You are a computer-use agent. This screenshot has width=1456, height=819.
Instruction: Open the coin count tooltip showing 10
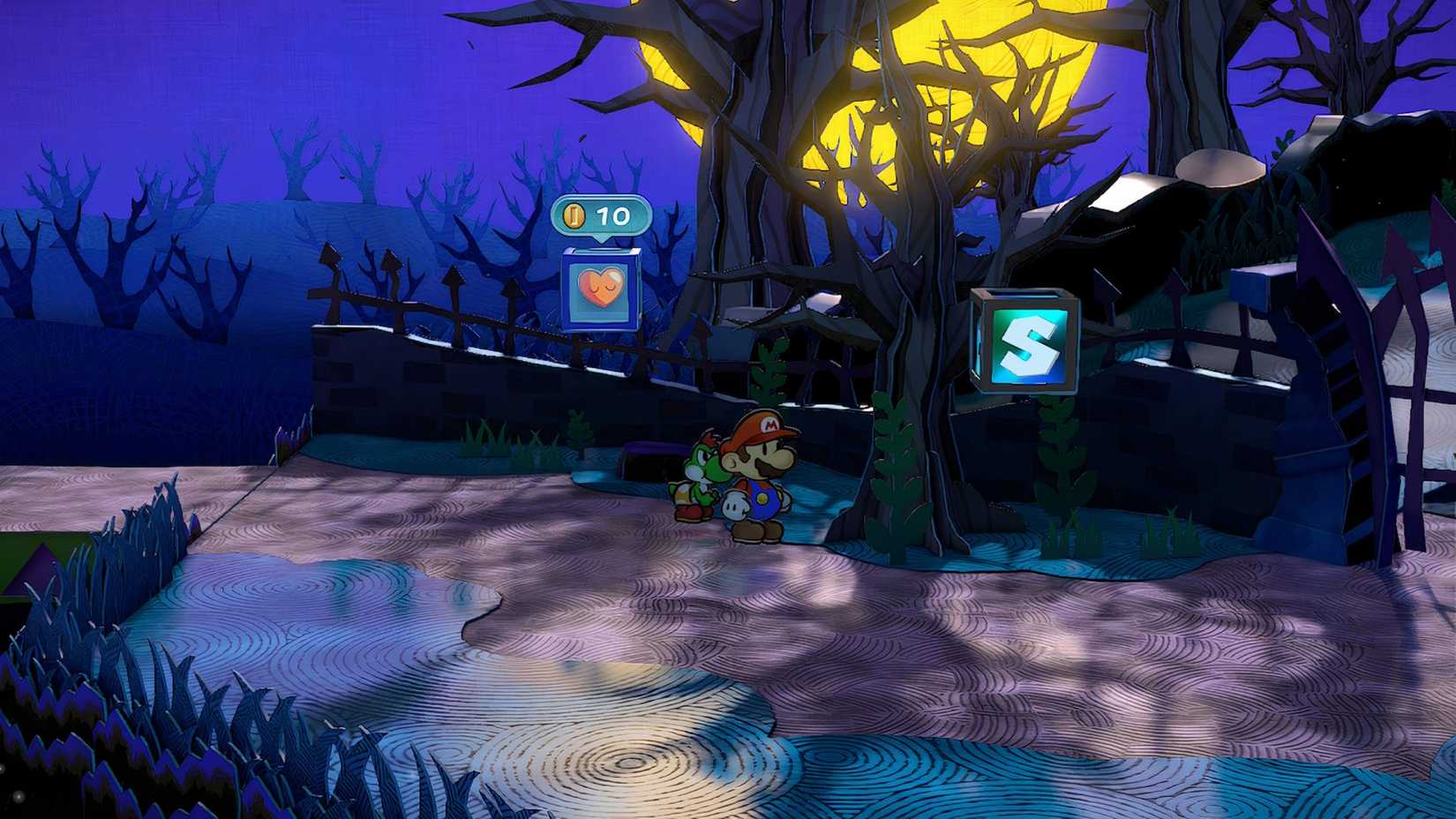[x=600, y=213]
